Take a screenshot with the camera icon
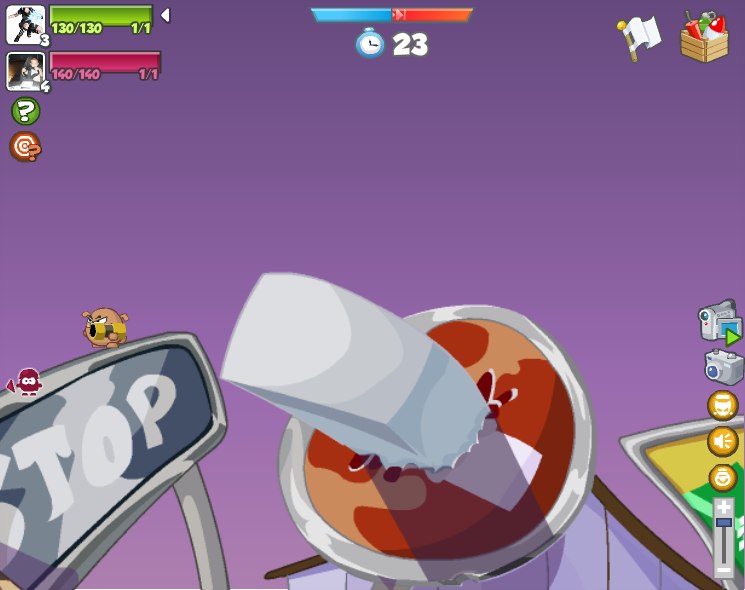Image resolution: width=745 pixels, height=590 pixels. coord(723,367)
